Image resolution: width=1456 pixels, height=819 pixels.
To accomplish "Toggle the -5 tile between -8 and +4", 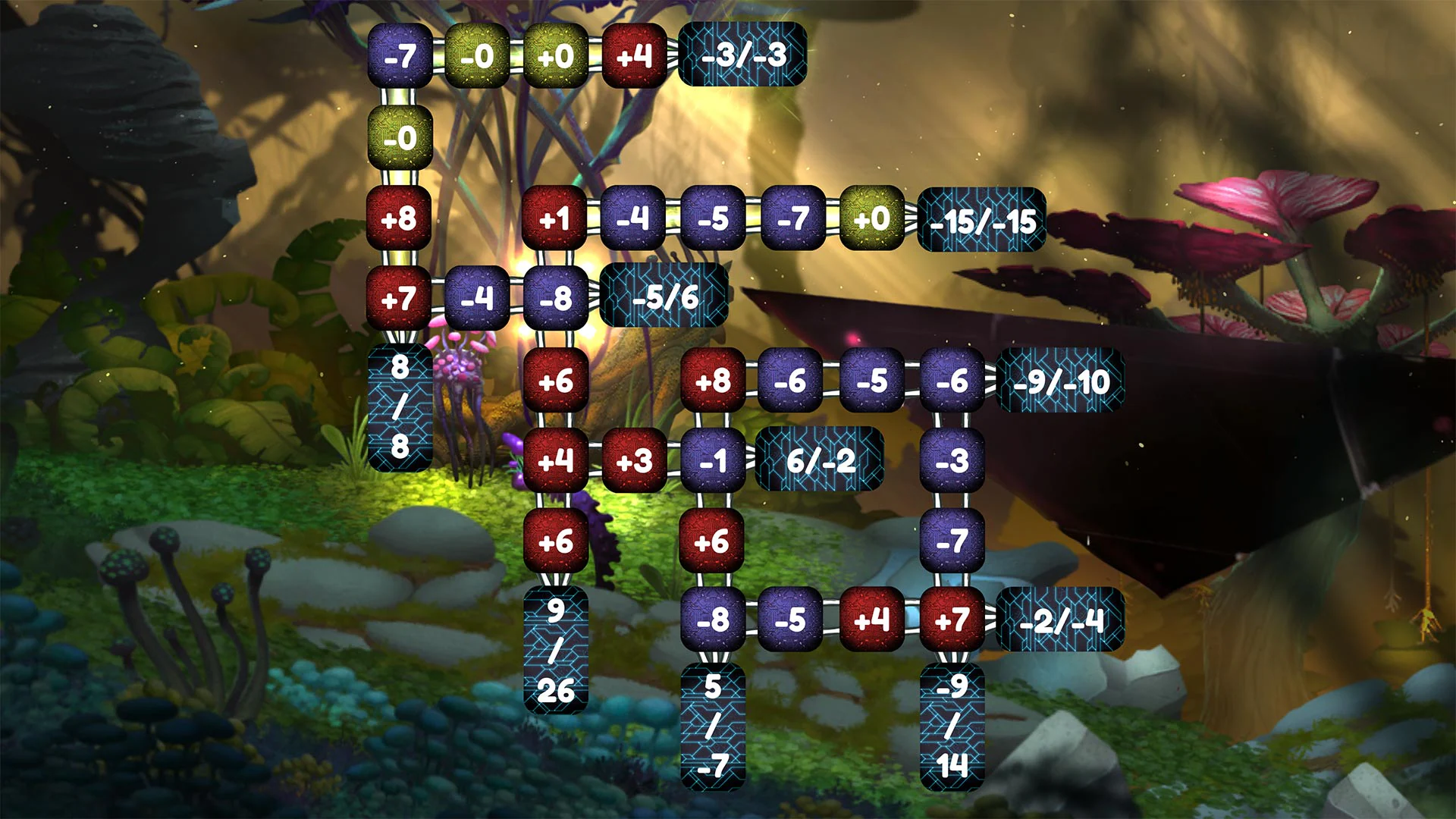I will point(789,622).
